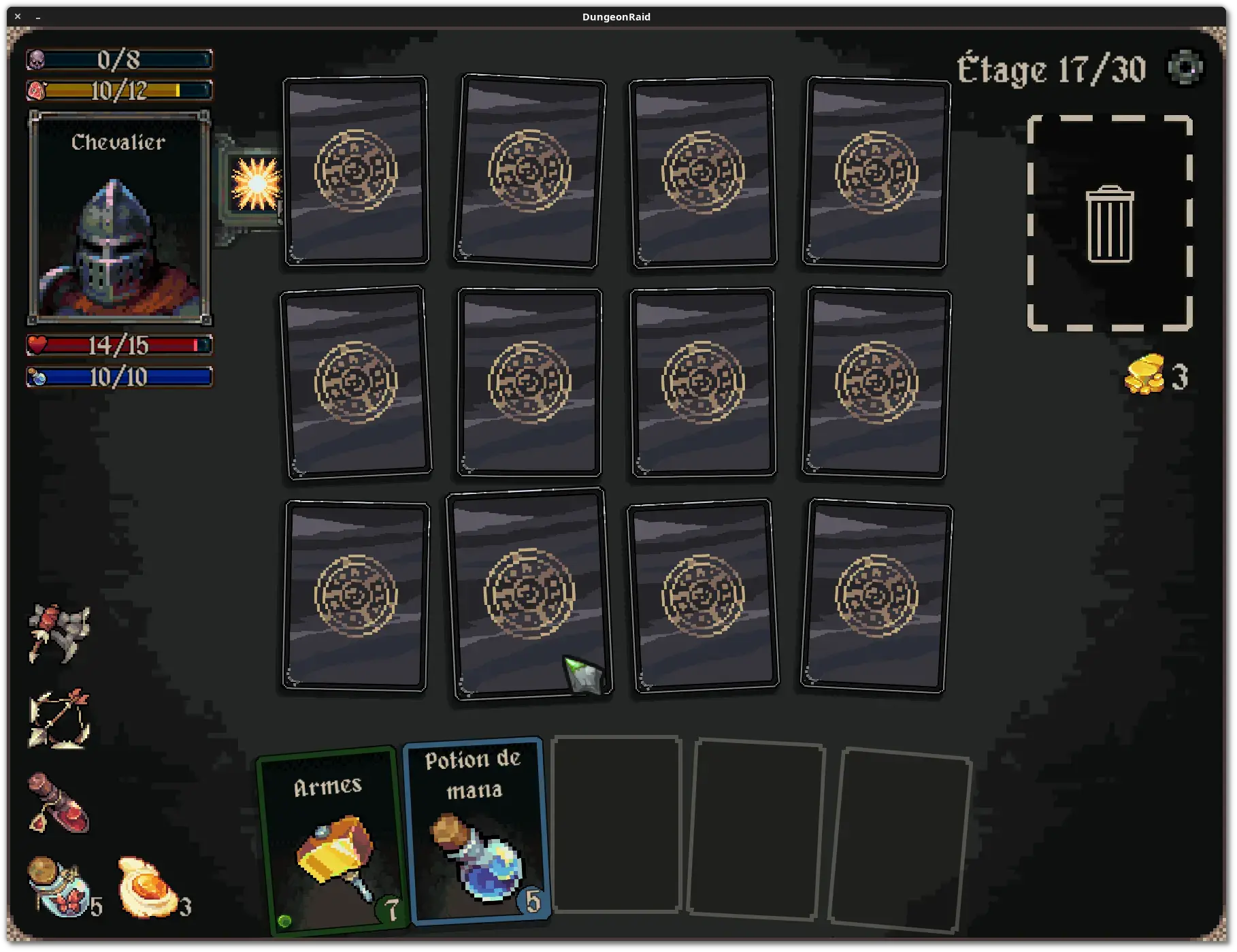Select the Armes hammer card
Image resolution: width=1237 pixels, height=952 pixels.
click(331, 840)
